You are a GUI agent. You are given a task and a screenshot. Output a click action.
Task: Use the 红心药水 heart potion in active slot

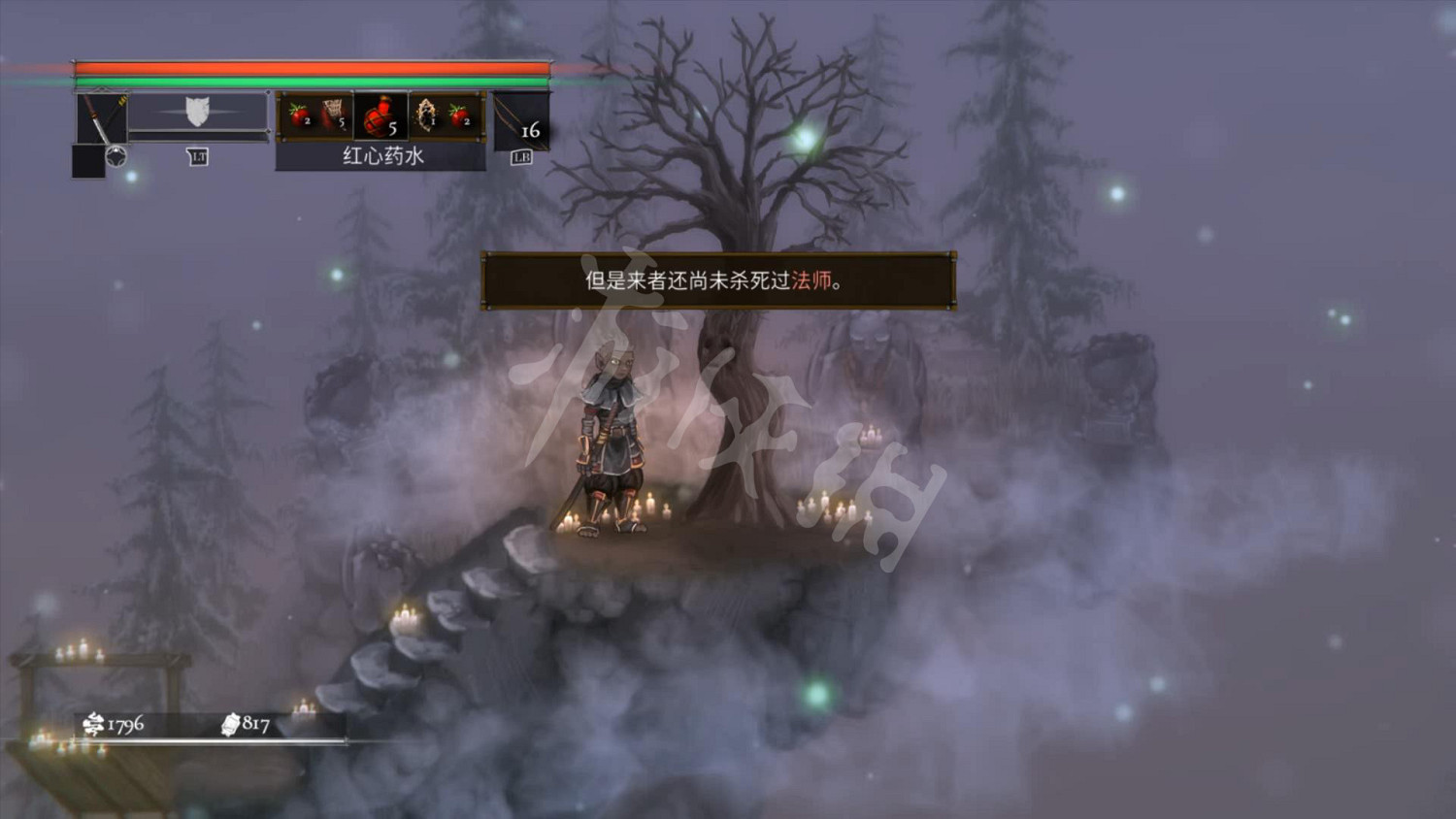382,116
